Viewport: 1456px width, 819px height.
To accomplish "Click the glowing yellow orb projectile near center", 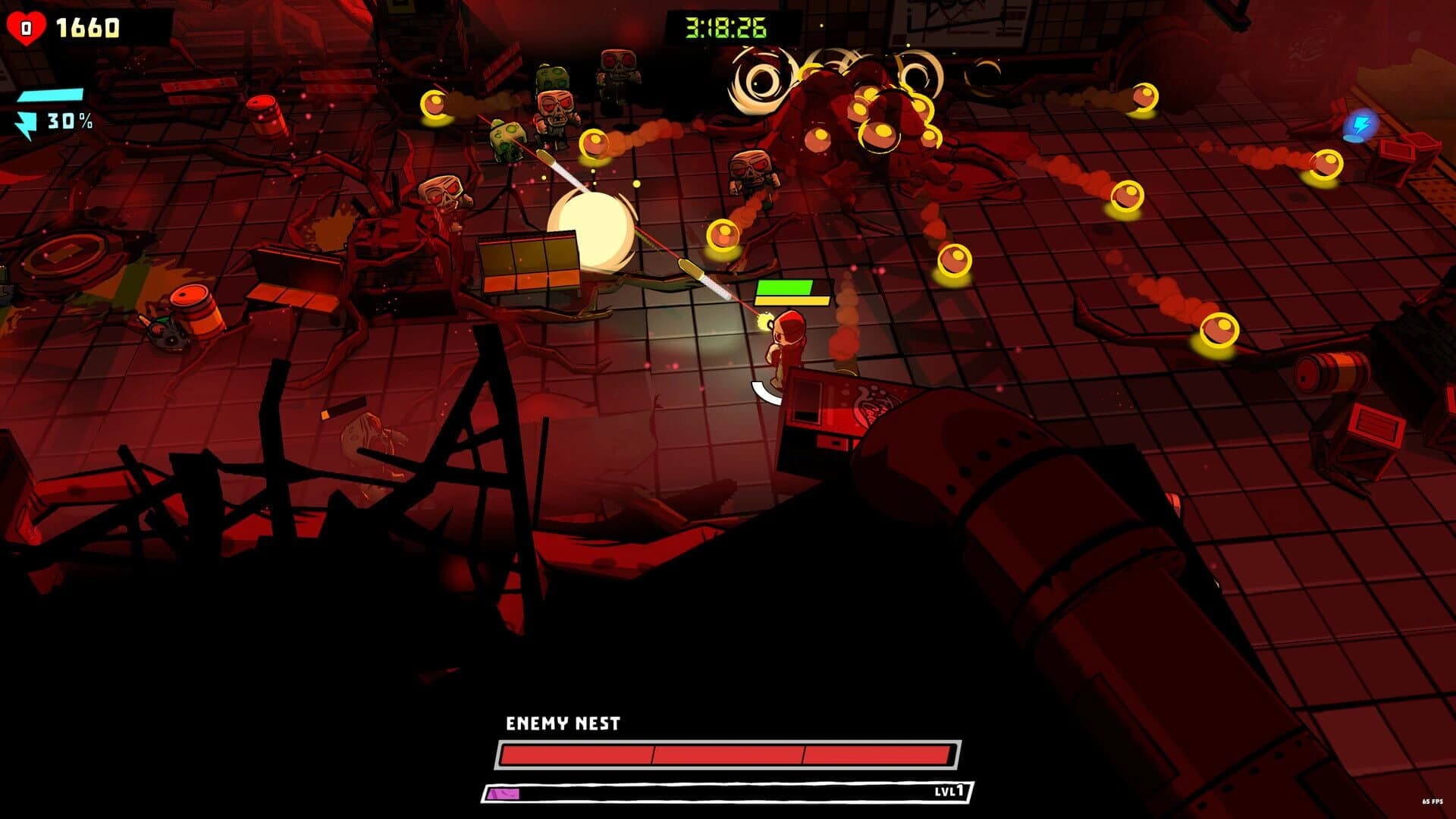I will pos(723,235).
